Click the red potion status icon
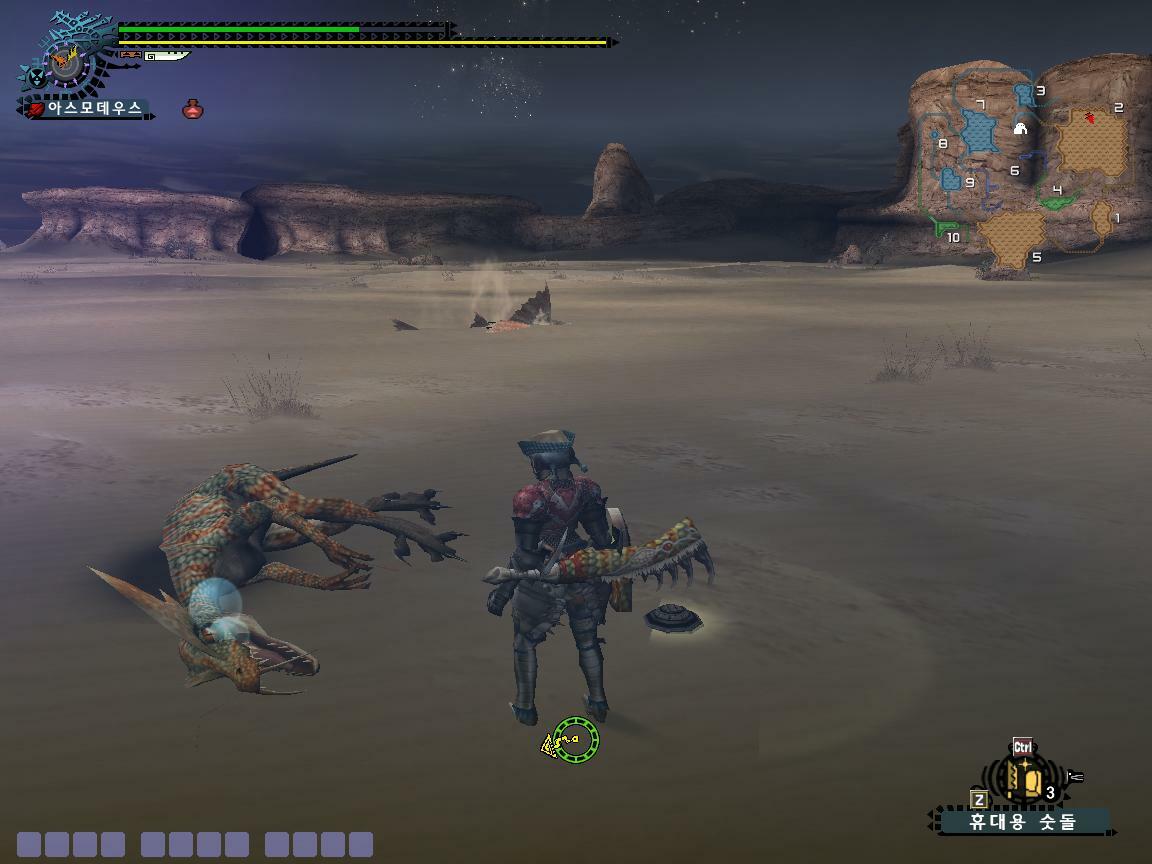 point(193,109)
